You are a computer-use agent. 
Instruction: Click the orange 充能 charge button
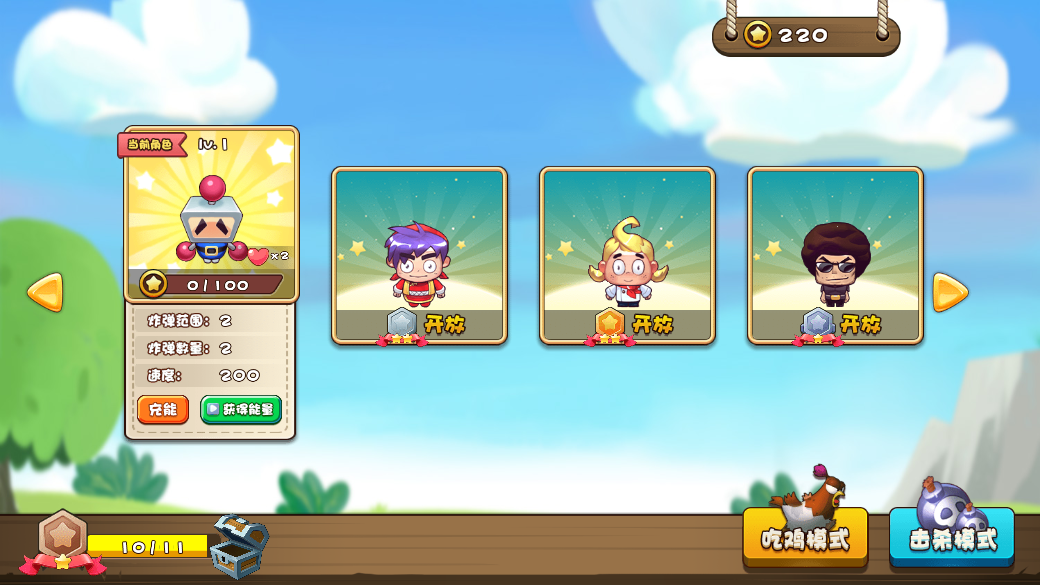(162, 410)
